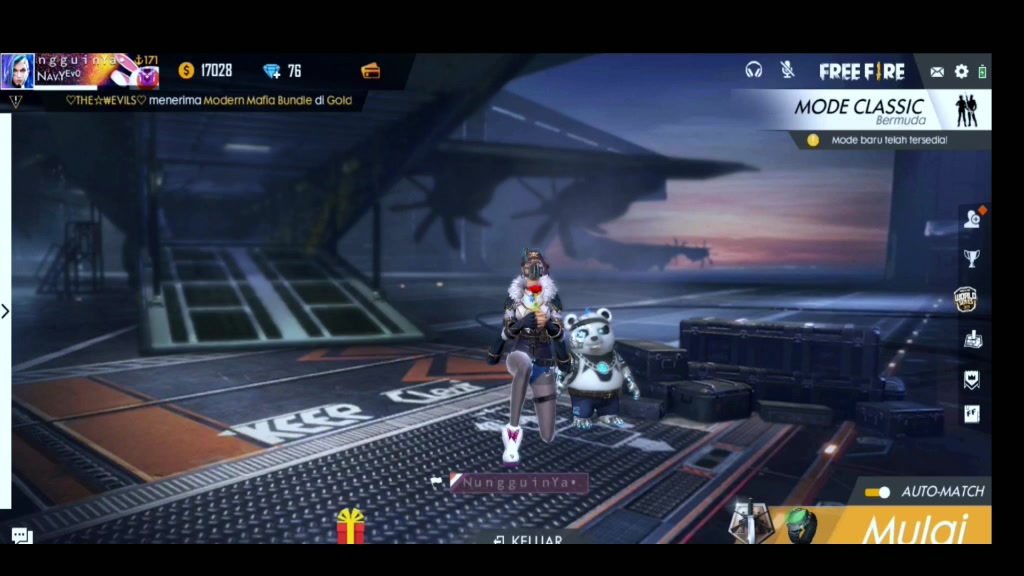Open the chat bubble icon
The height and width of the screenshot is (576, 1024).
(22, 536)
